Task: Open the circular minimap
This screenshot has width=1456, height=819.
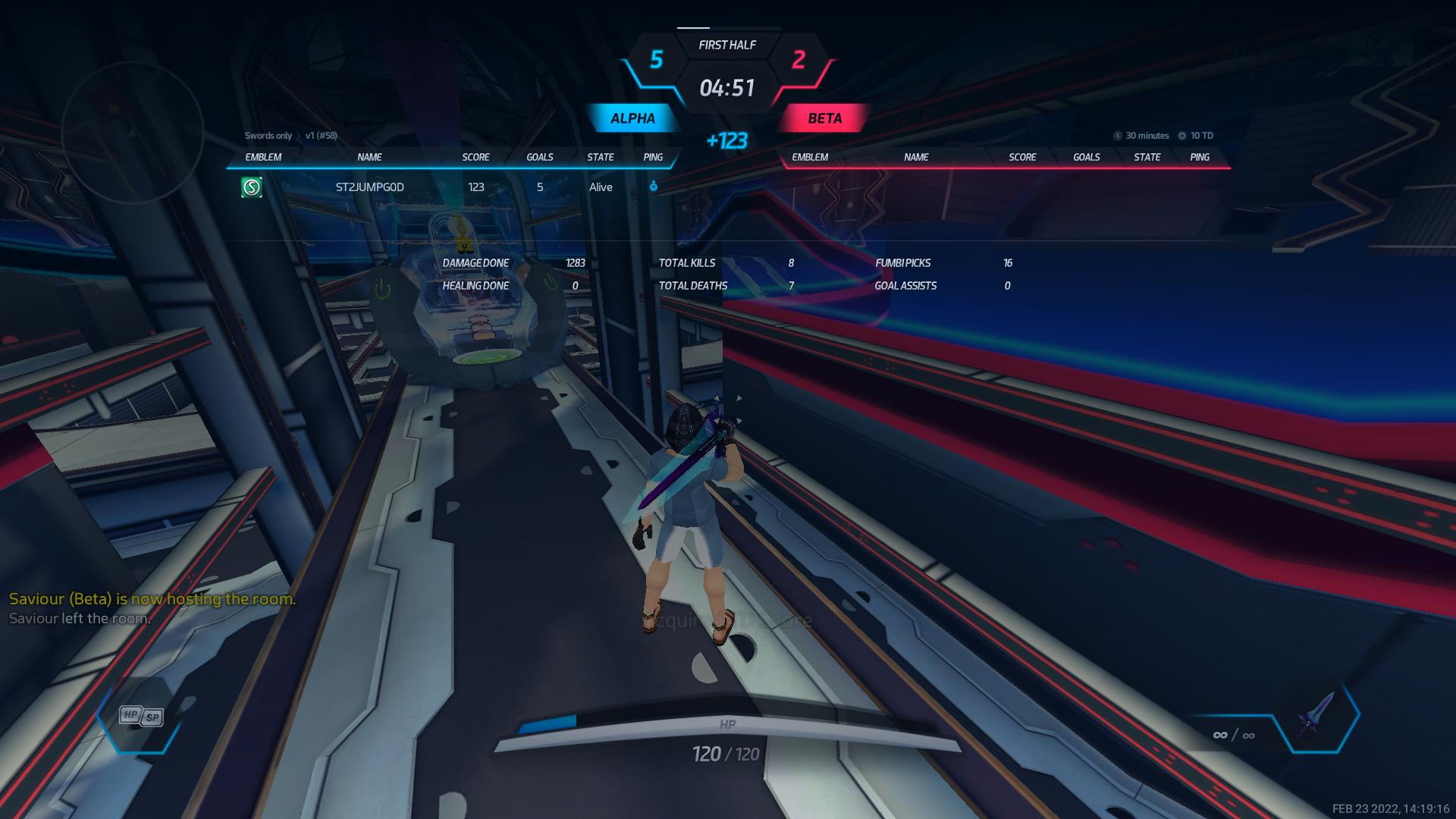Action: [132, 132]
